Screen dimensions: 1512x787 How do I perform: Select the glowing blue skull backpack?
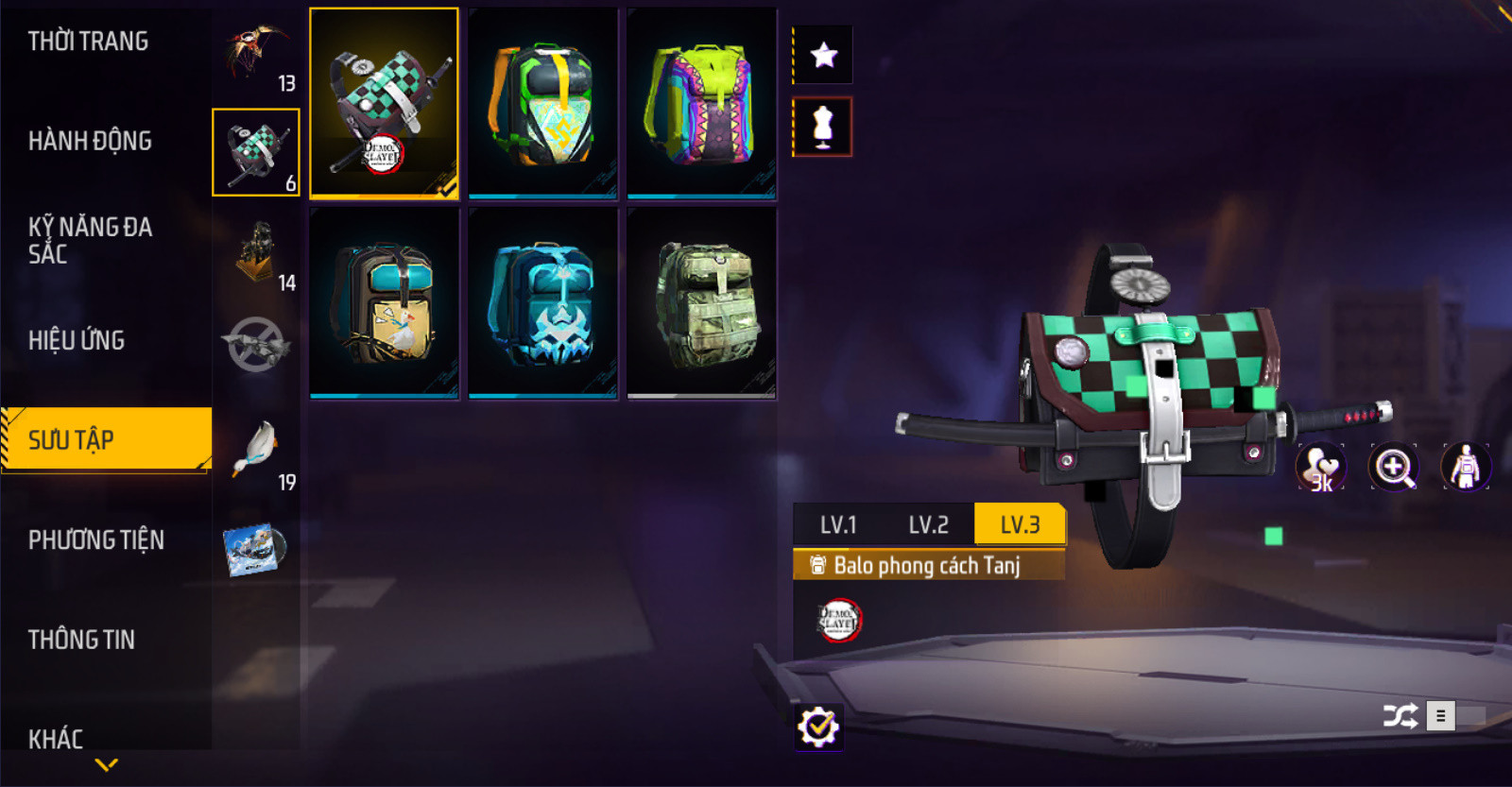pyautogui.click(x=542, y=303)
